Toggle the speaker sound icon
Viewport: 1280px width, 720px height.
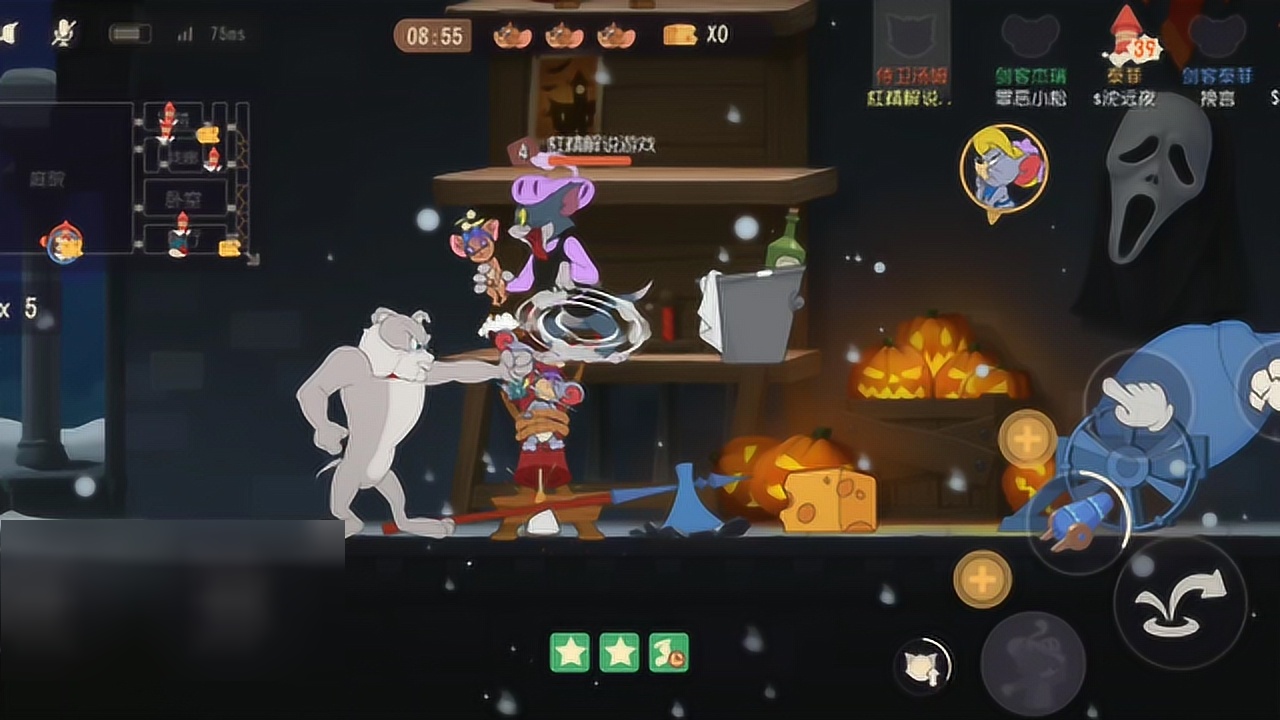(x=10, y=34)
